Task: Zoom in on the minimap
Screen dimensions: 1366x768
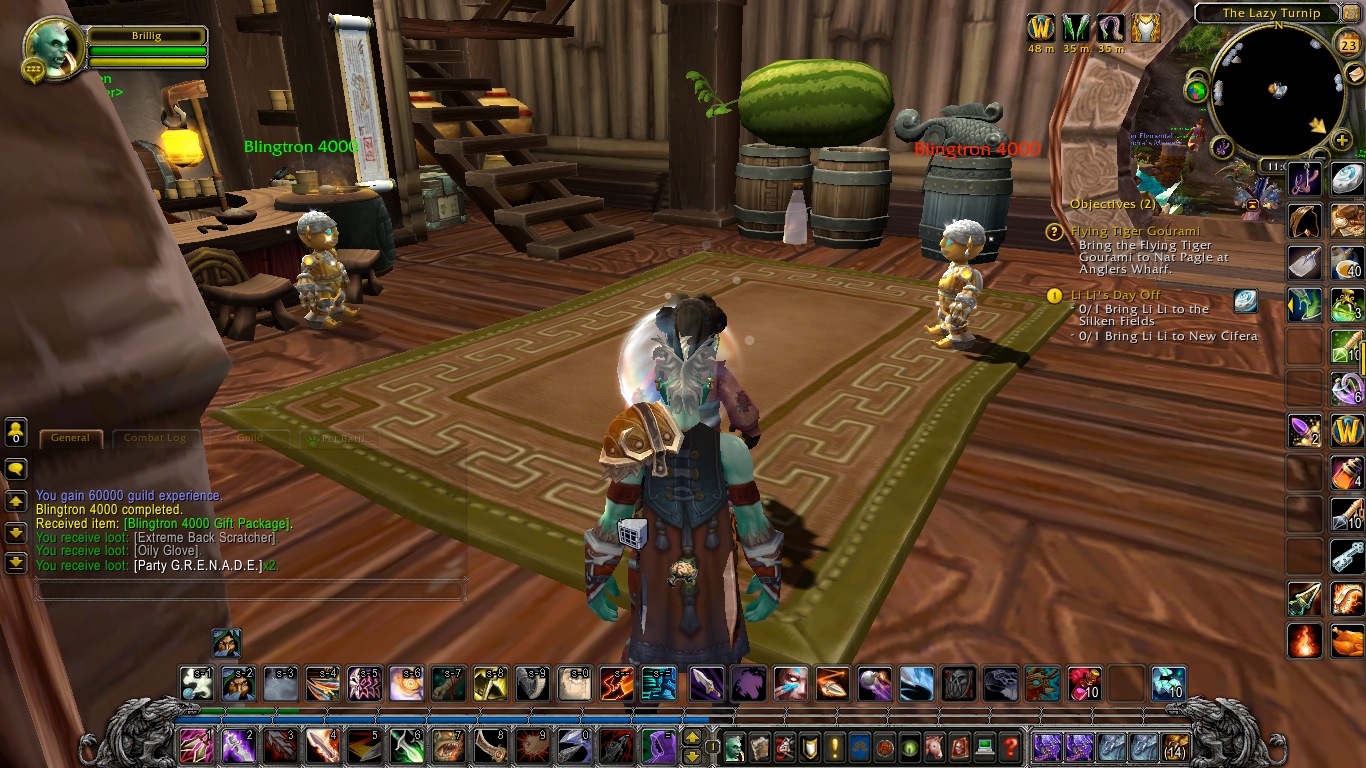Action: pos(1341,140)
